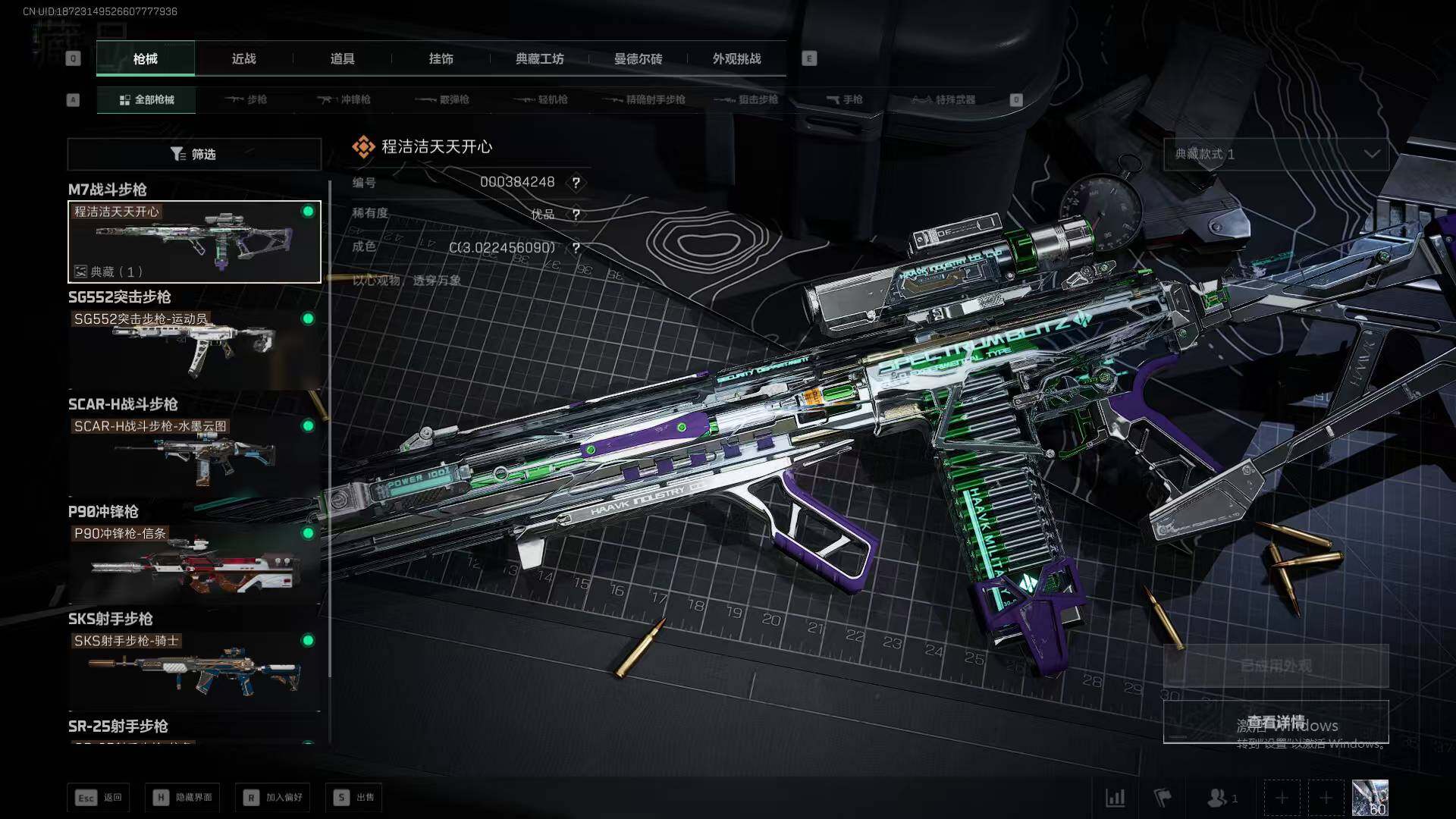Open the 道具 items tab
1456x819 pixels.
[x=342, y=58]
